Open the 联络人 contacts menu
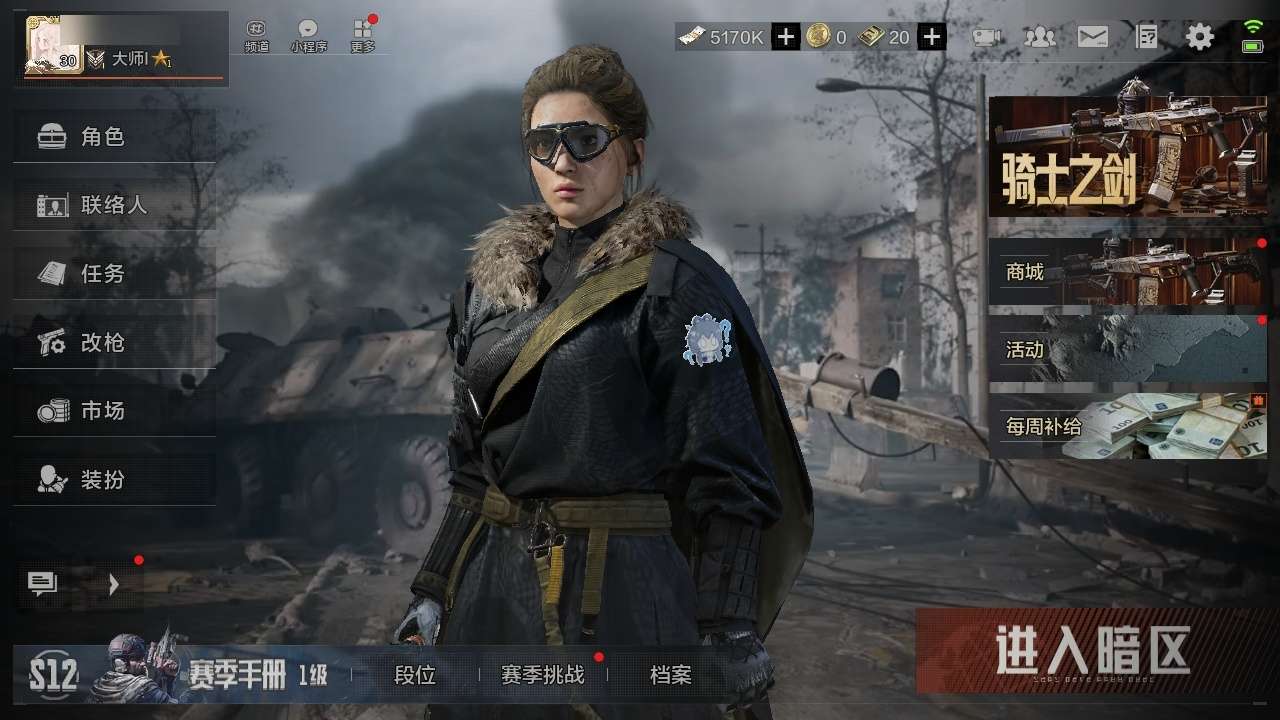Screen dimensions: 1280x720 coord(114,205)
